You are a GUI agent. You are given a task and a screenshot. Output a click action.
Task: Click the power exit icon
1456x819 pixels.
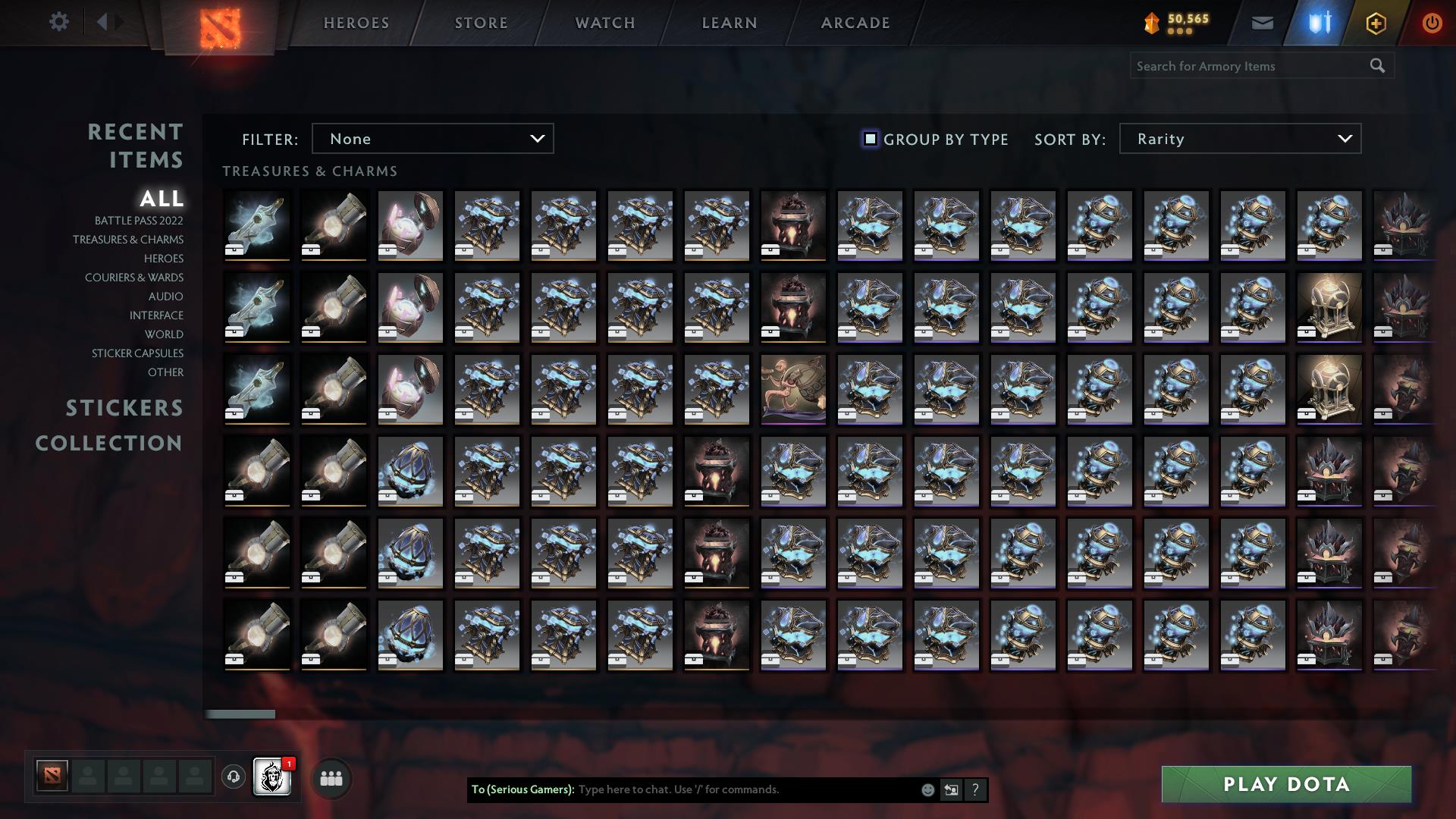(x=1431, y=23)
